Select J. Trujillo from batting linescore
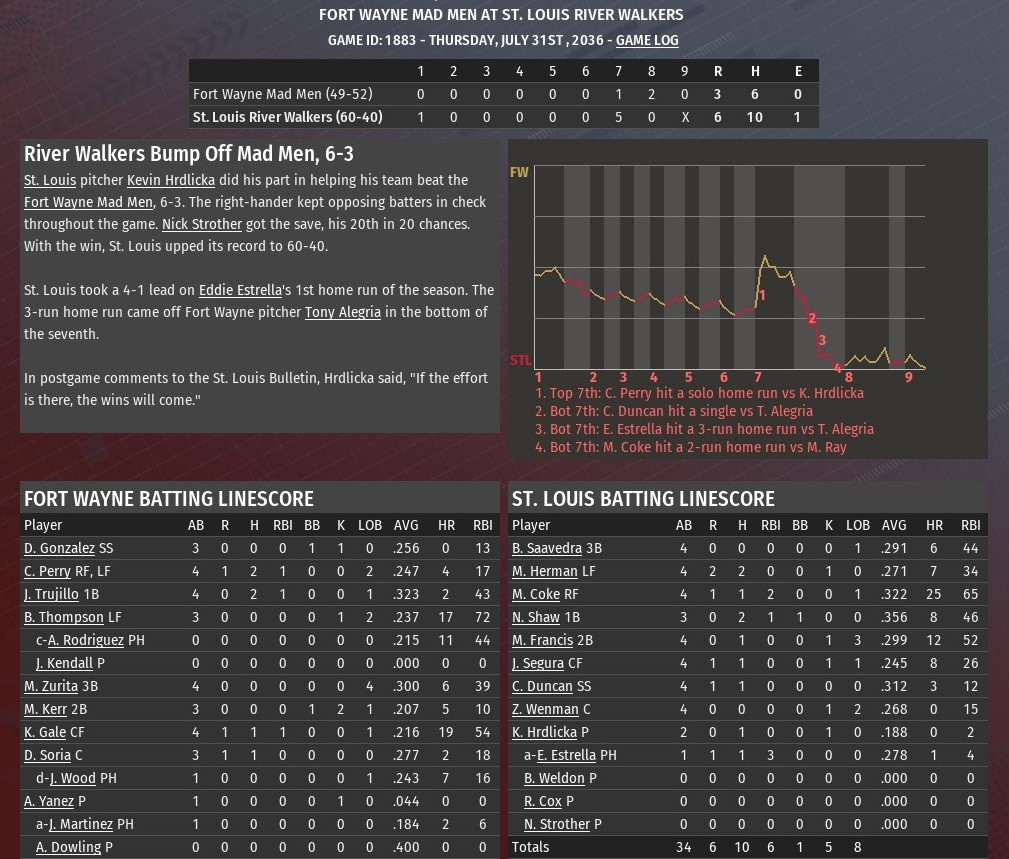1009x859 pixels. pyautogui.click(x=51, y=594)
